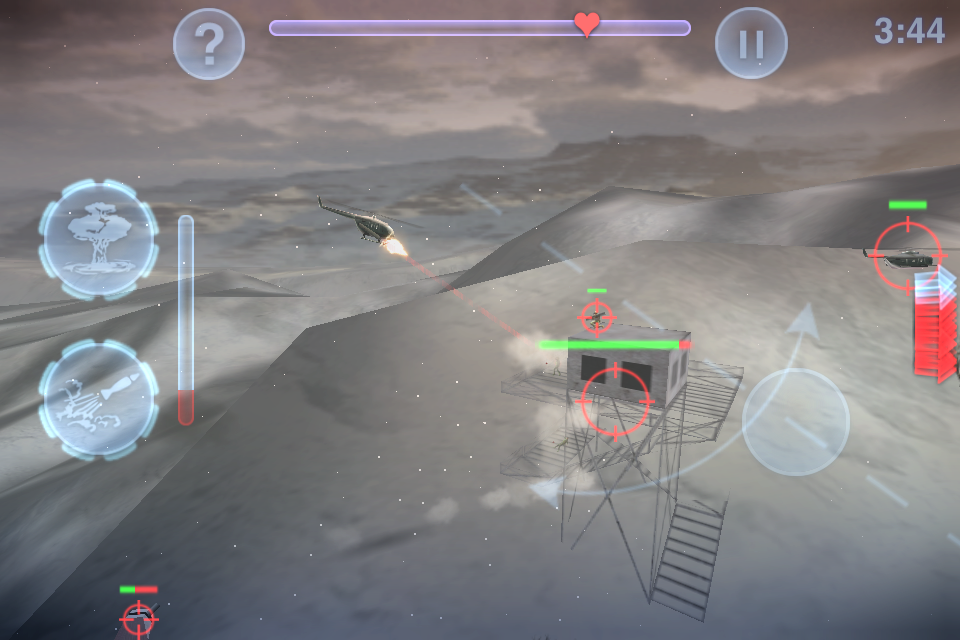Fire the missile launcher weapon

pyautogui.click(x=98, y=399)
